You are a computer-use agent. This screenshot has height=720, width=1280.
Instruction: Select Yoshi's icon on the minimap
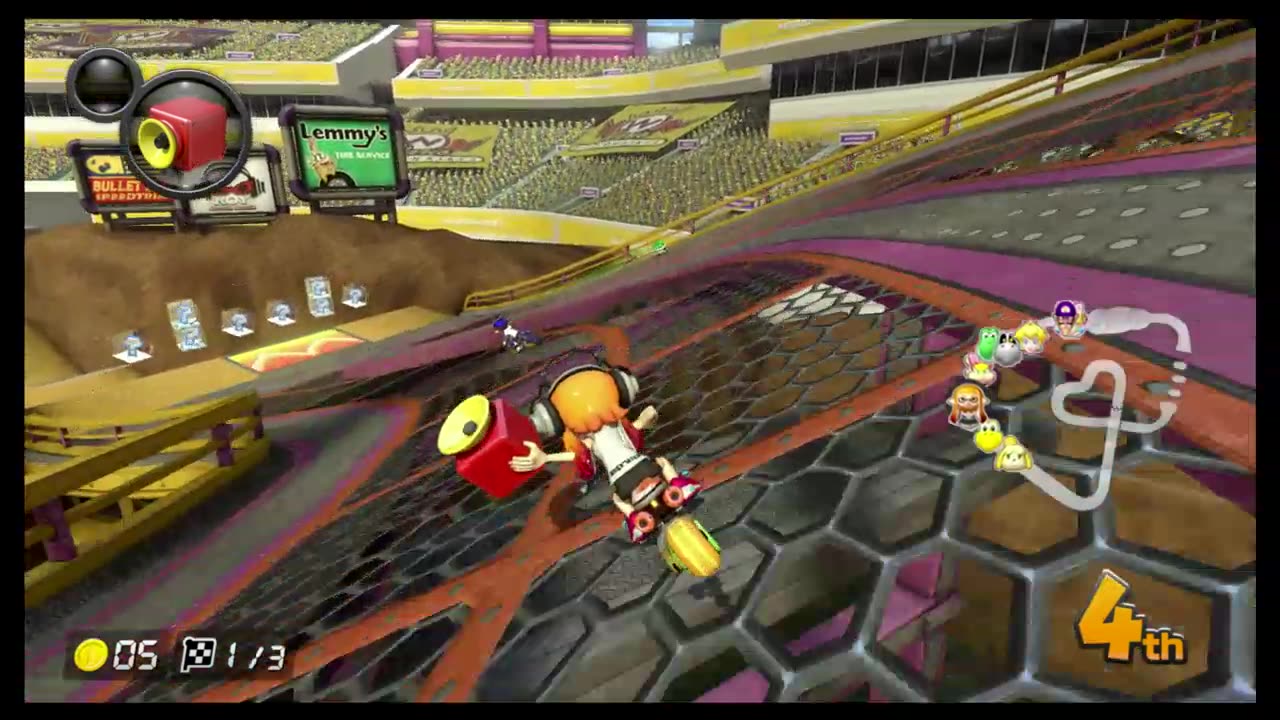tap(988, 343)
